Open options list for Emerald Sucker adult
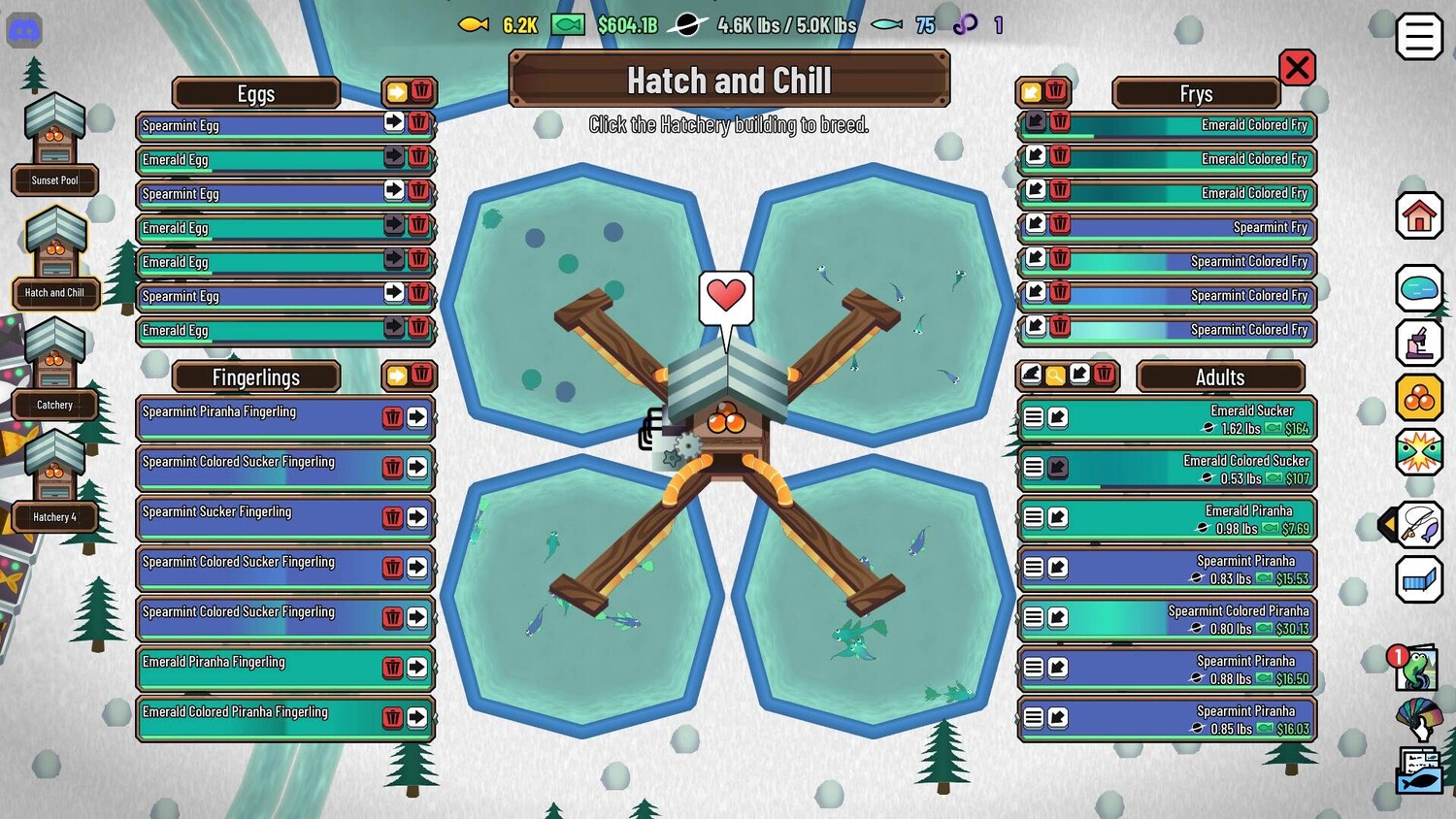1456x819 pixels. point(1034,417)
